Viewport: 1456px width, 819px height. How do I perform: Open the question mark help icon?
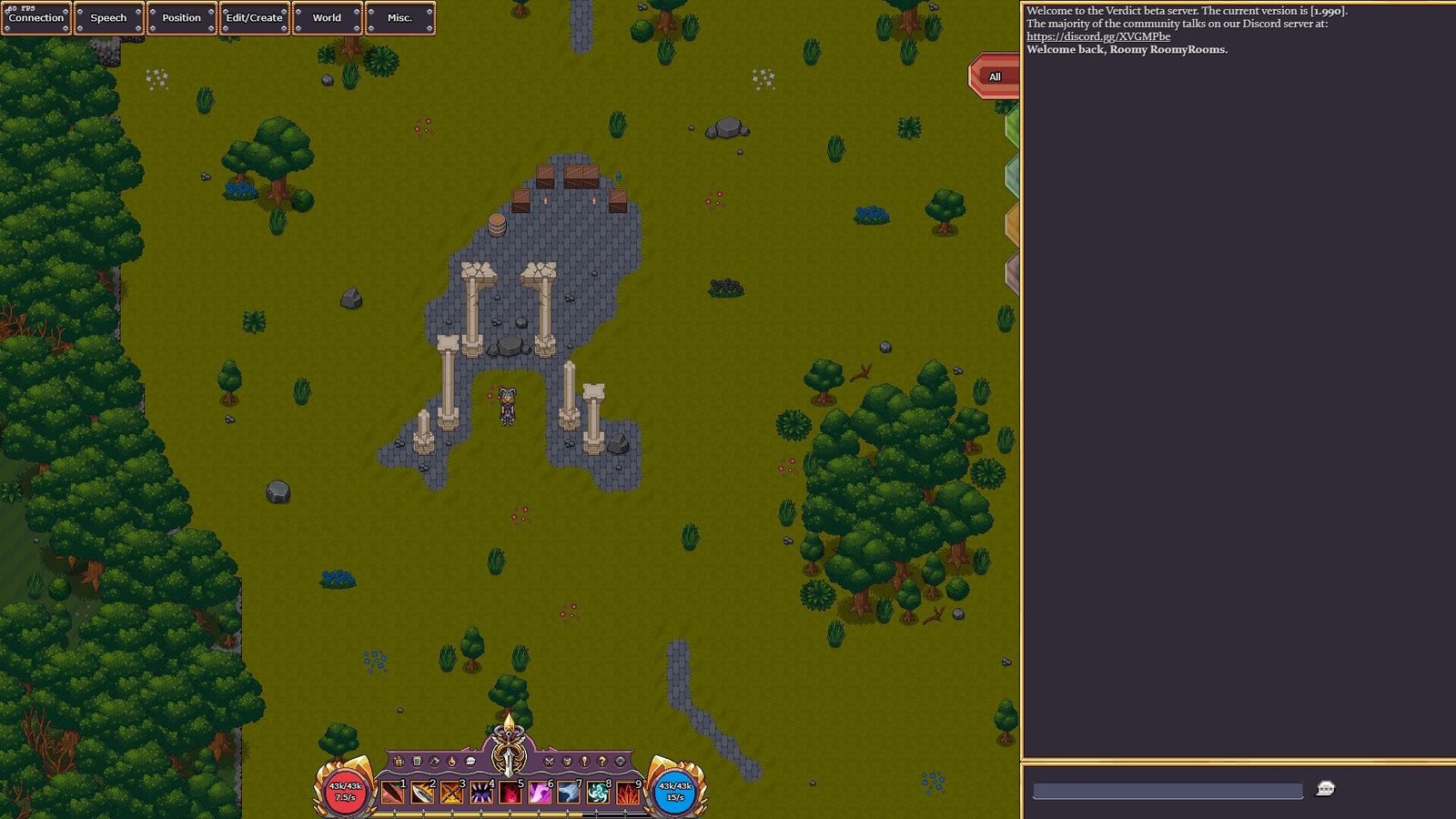[602, 761]
